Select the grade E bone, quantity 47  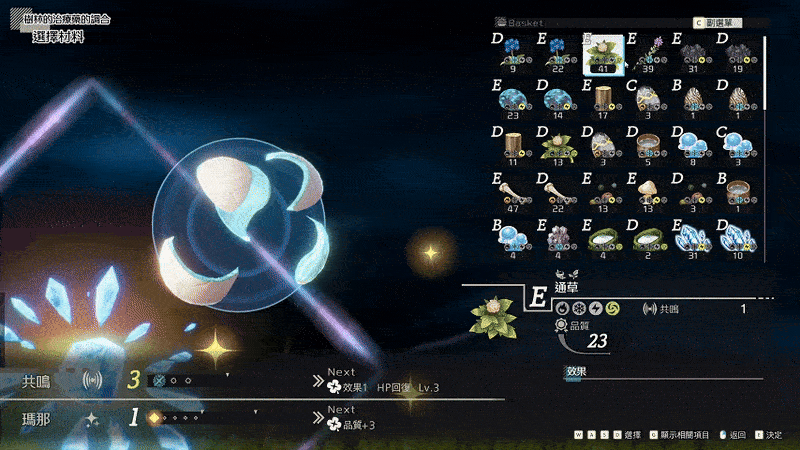pyautogui.click(x=512, y=189)
